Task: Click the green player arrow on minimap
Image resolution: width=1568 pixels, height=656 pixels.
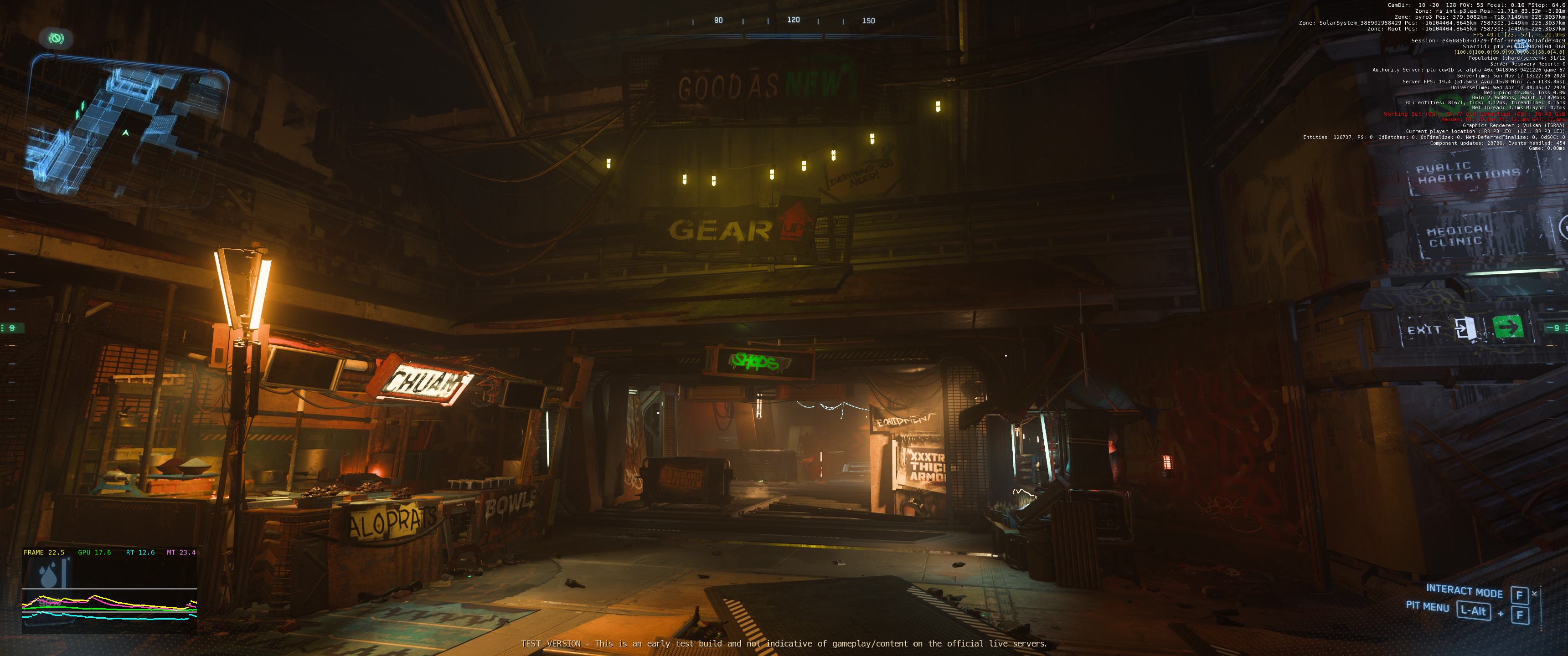Action: tap(125, 132)
